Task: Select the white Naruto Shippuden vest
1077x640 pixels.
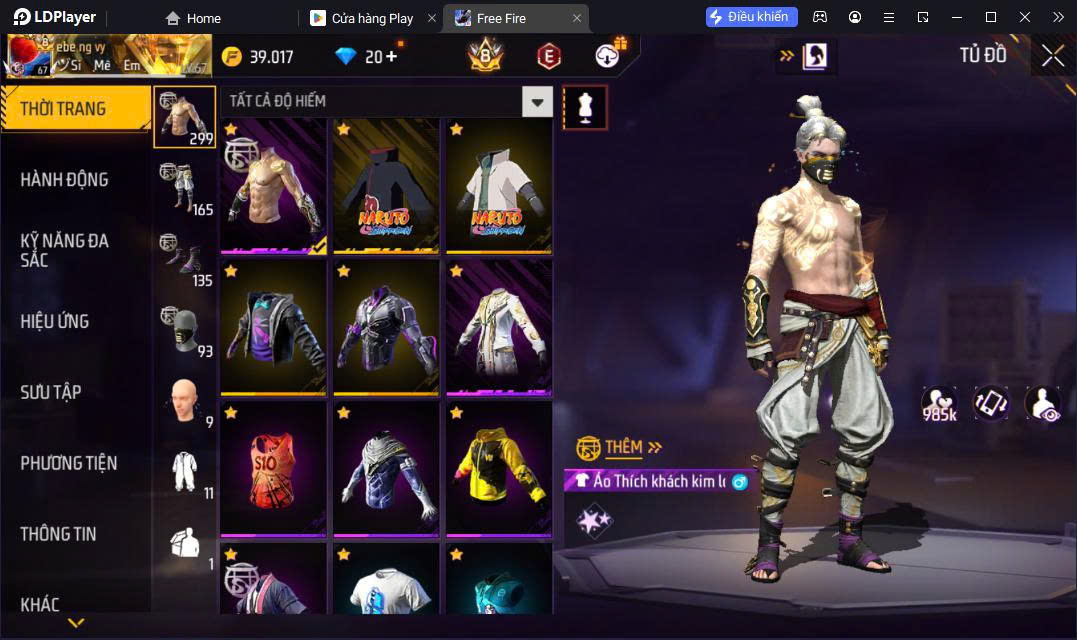Action: click(499, 186)
